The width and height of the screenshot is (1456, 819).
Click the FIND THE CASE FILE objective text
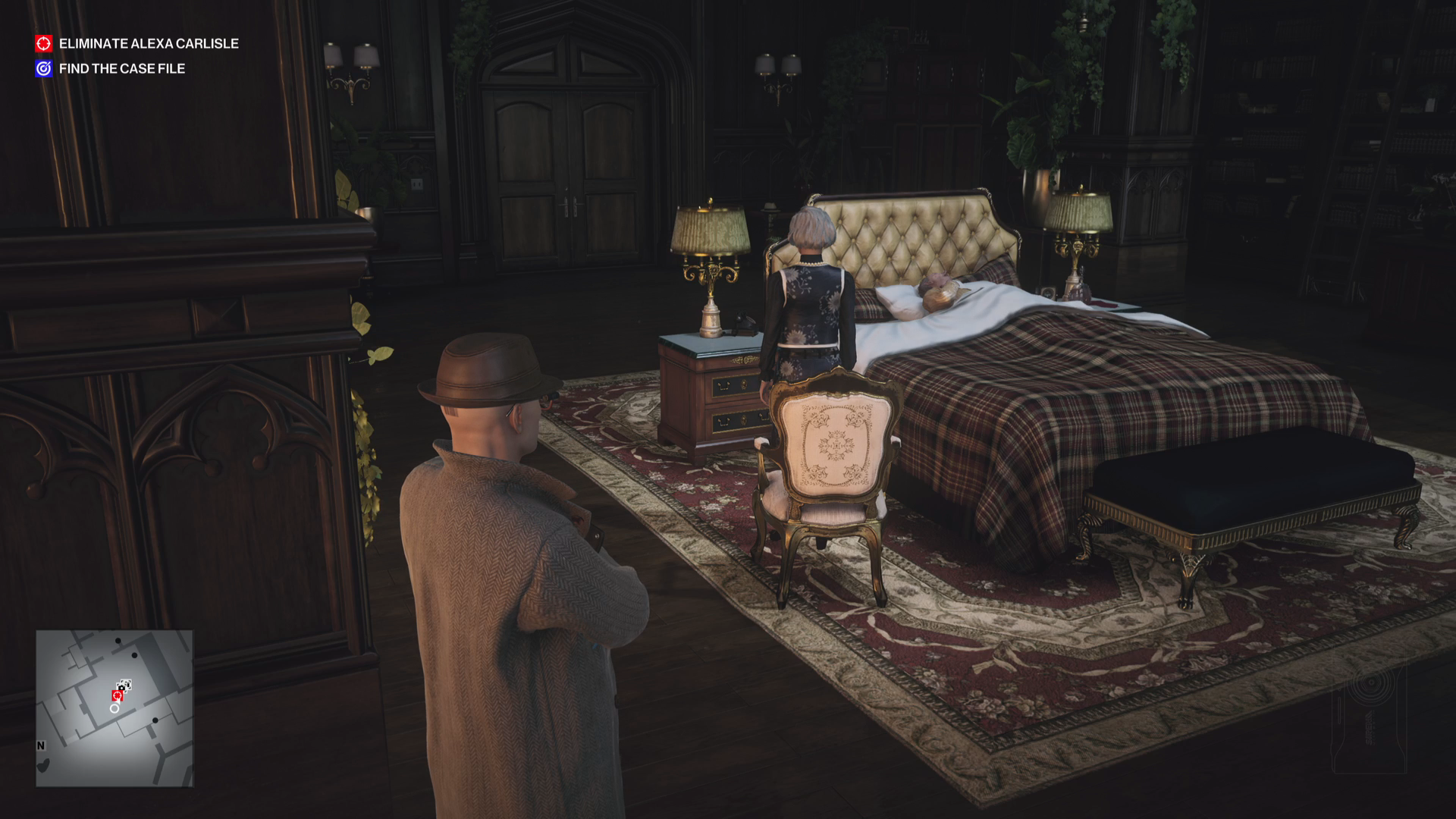(122, 68)
